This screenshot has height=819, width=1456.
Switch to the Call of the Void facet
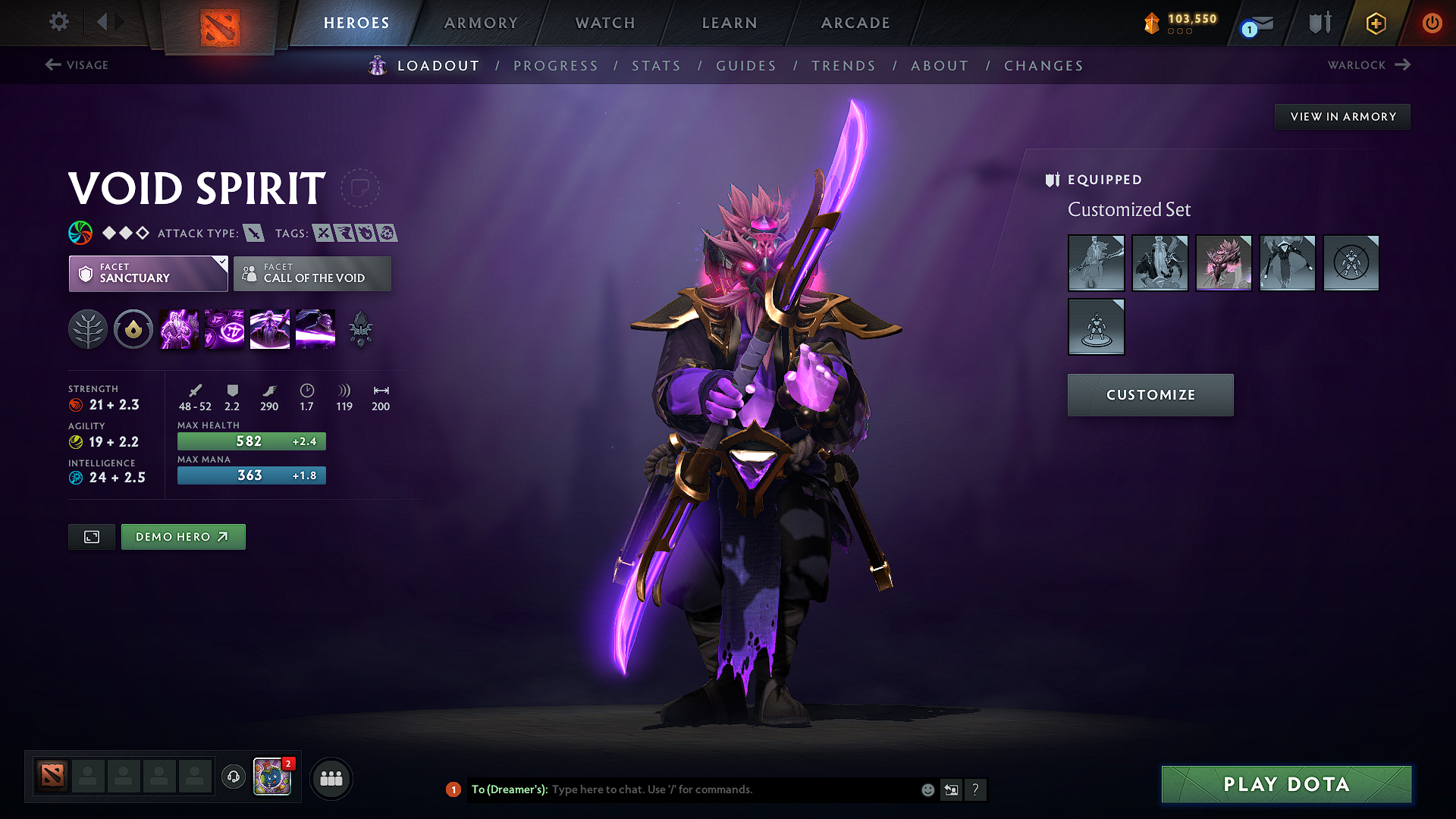coord(312,274)
